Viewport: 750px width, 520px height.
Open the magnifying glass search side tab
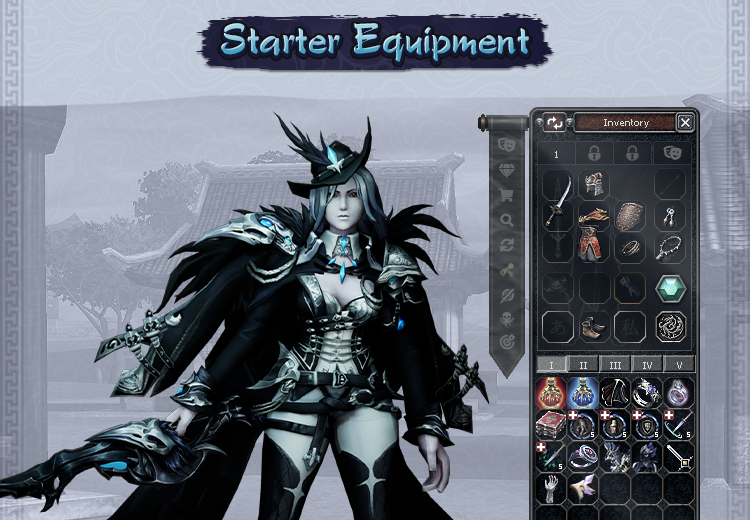[506, 221]
